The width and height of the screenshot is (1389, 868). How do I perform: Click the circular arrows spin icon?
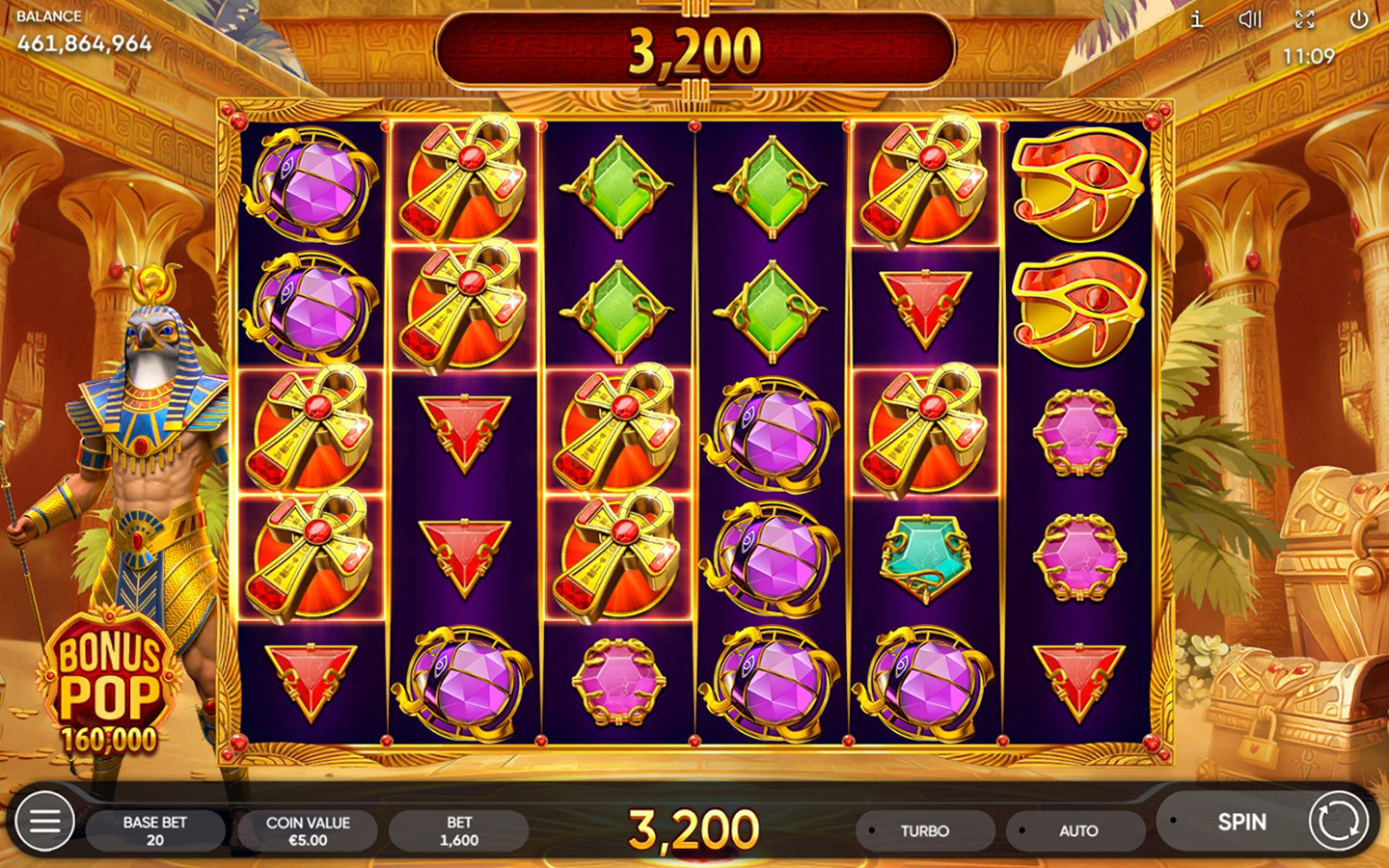point(1339,822)
